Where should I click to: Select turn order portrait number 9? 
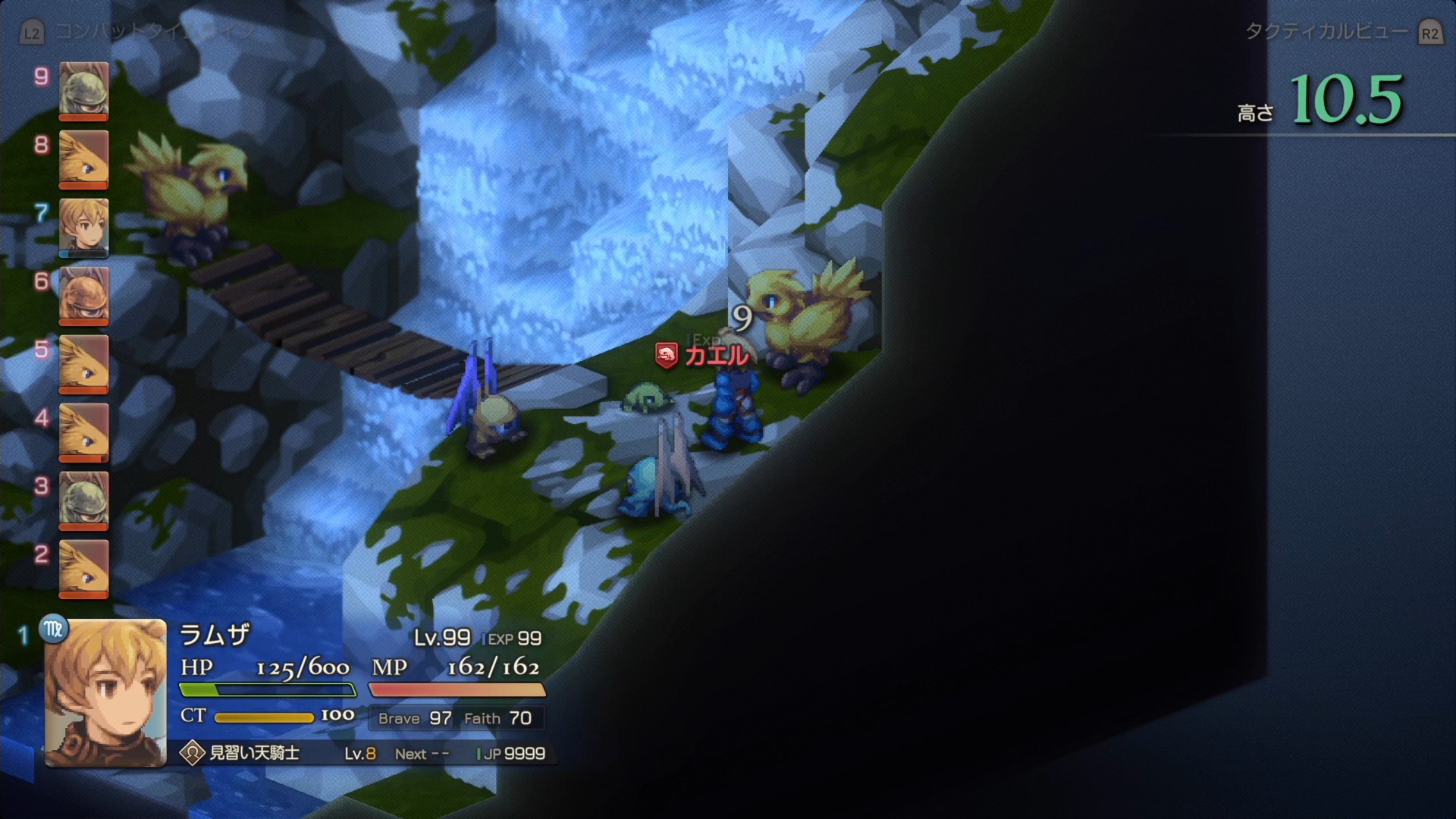click(x=83, y=90)
